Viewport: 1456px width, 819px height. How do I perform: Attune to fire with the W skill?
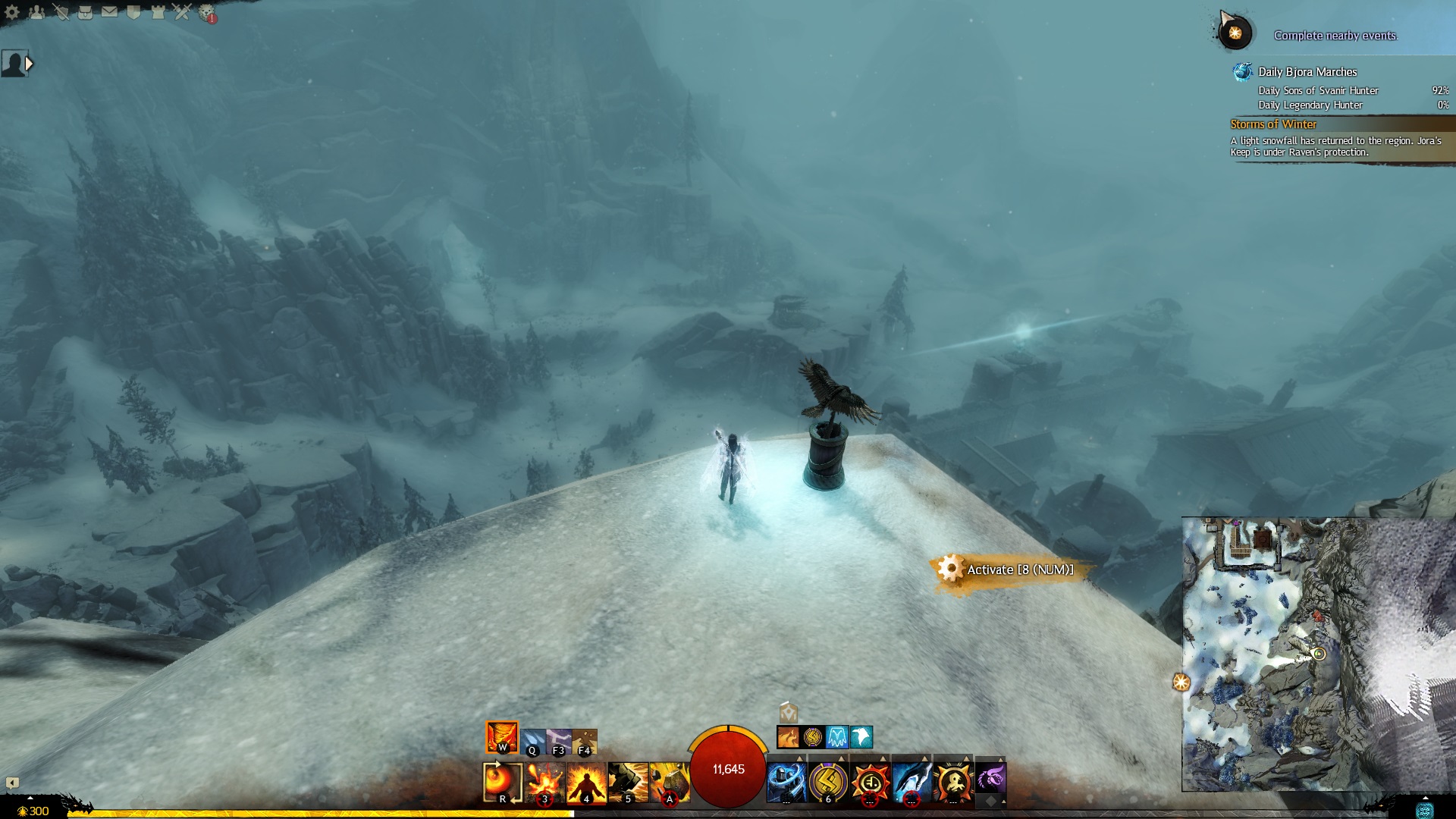(x=502, y=737)
